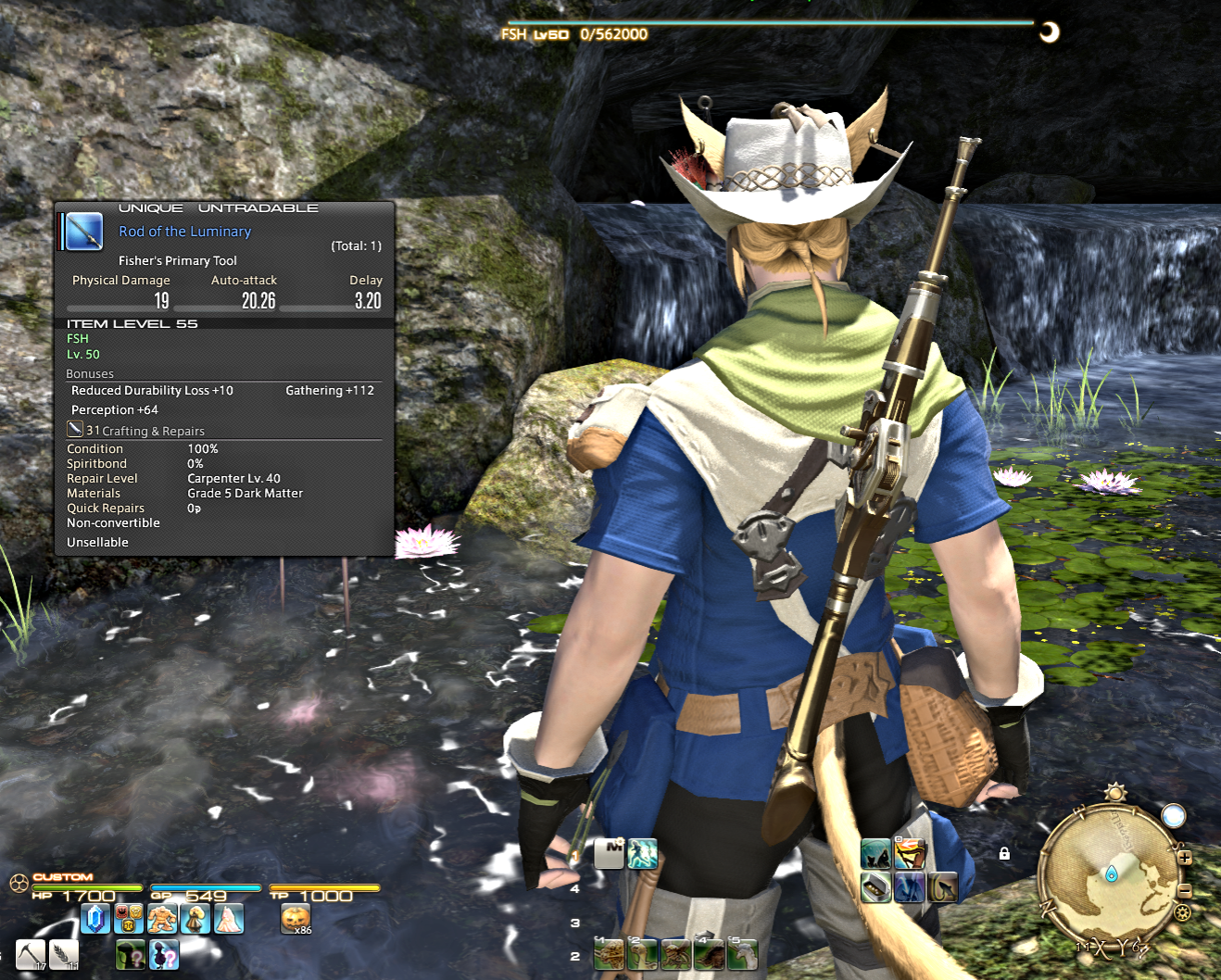Click the Rod of the Luminary item icon
Viewport: 1221px width, 980px height.
tap(84, 232)
